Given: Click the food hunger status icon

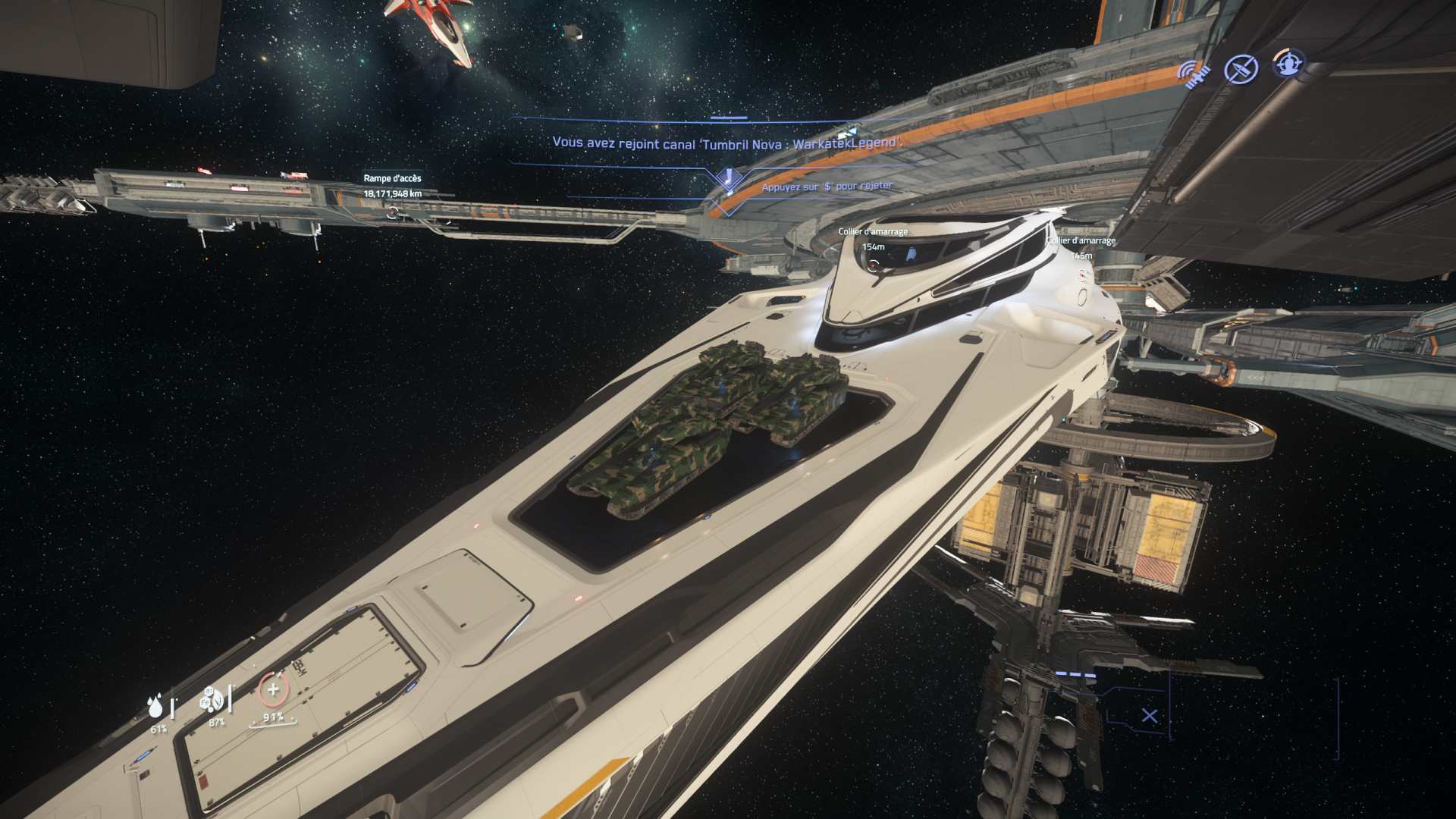Looking at the screenshot, I should (212, 701).
